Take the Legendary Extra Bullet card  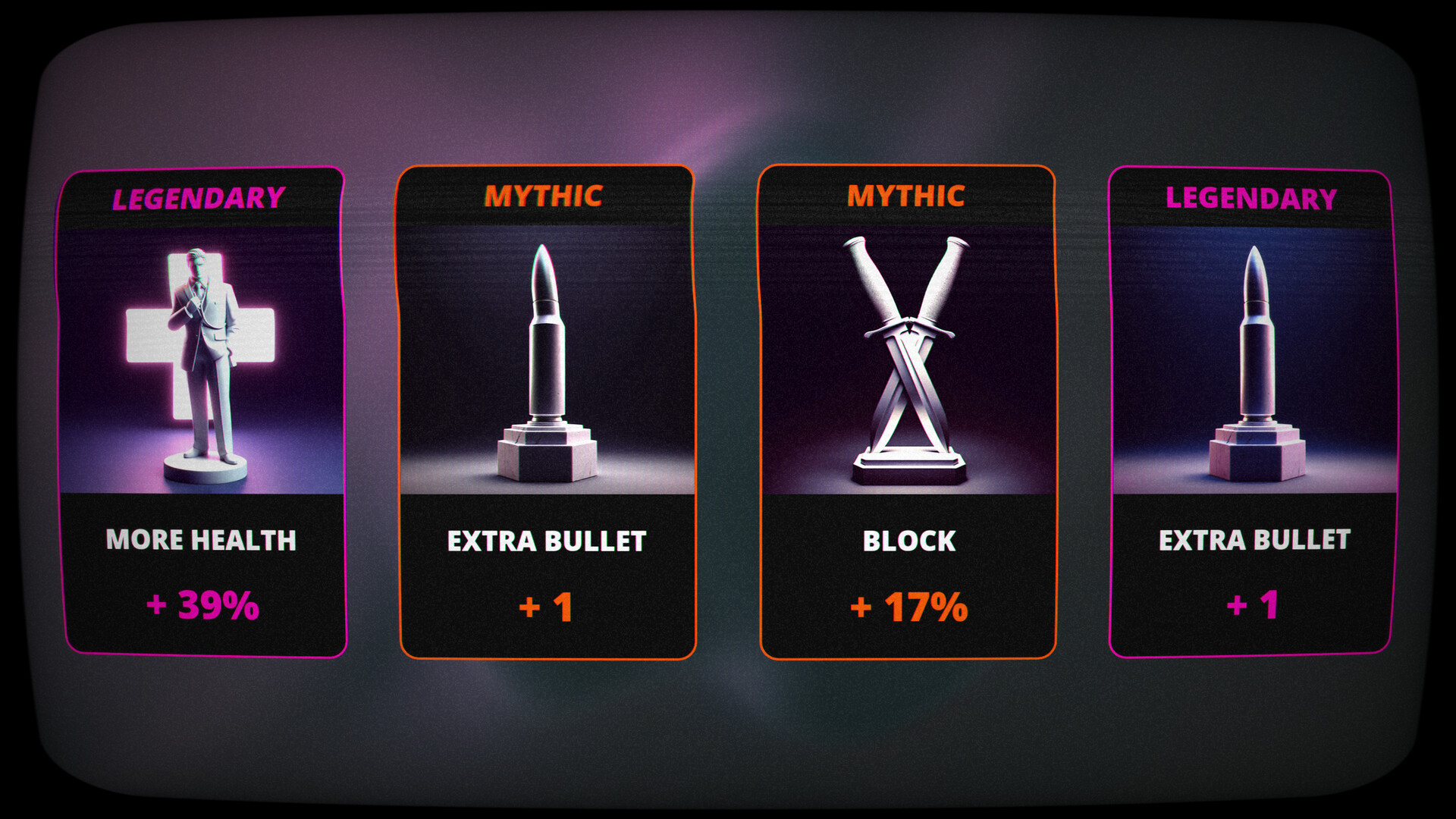click(1252, 412)
